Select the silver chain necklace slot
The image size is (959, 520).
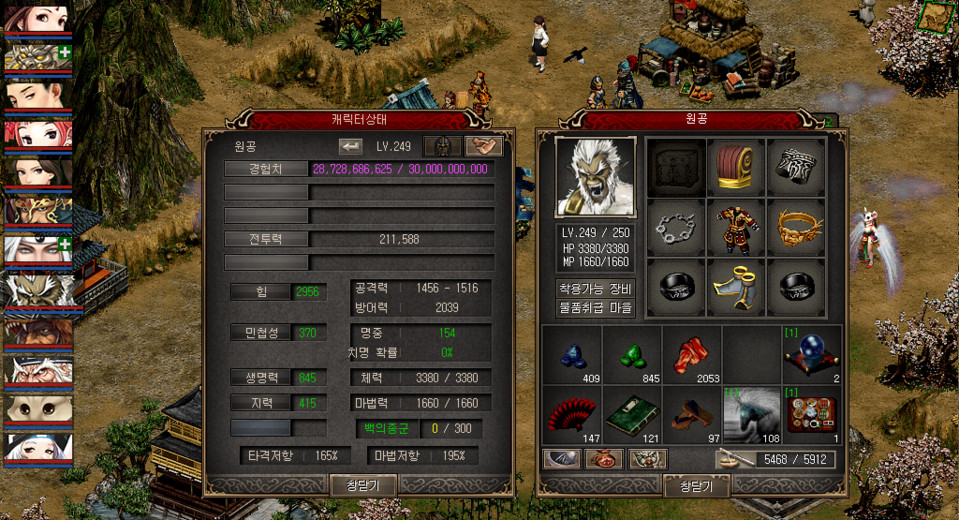tap(675, 228)
